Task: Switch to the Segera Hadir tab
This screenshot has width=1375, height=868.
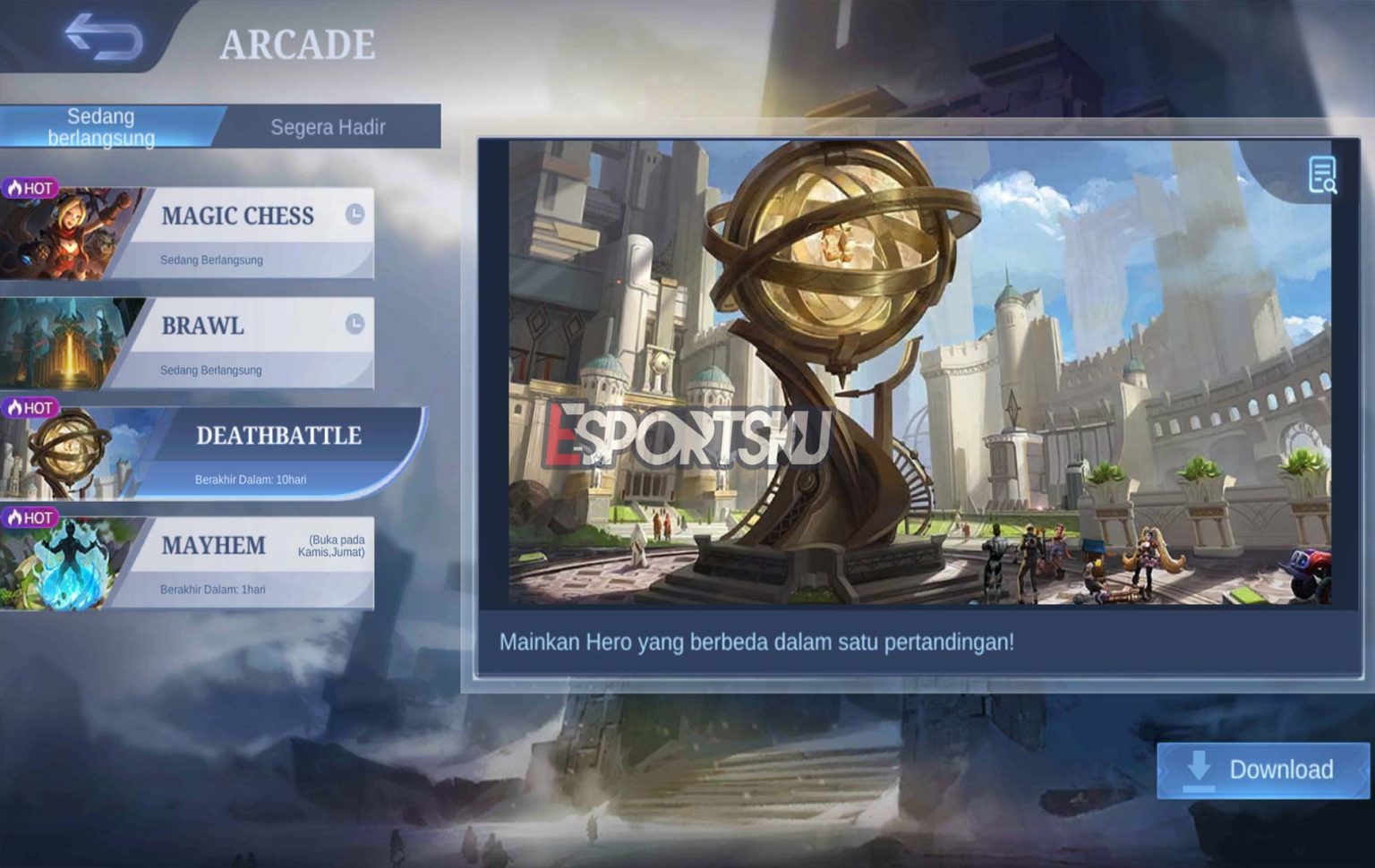Action: click(327, 127)
